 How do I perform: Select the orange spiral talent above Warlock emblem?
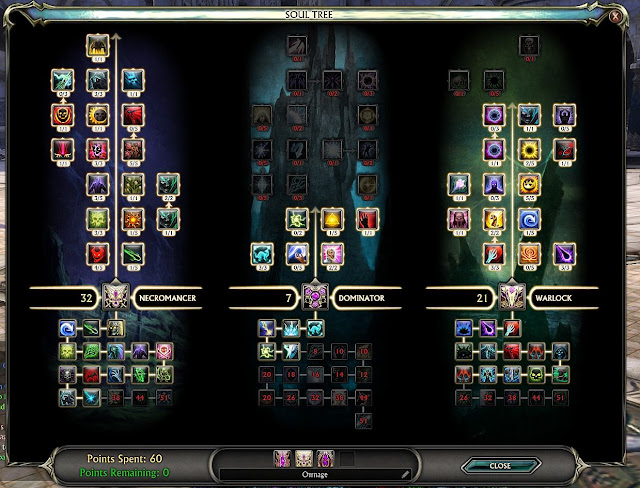point(528,253)
